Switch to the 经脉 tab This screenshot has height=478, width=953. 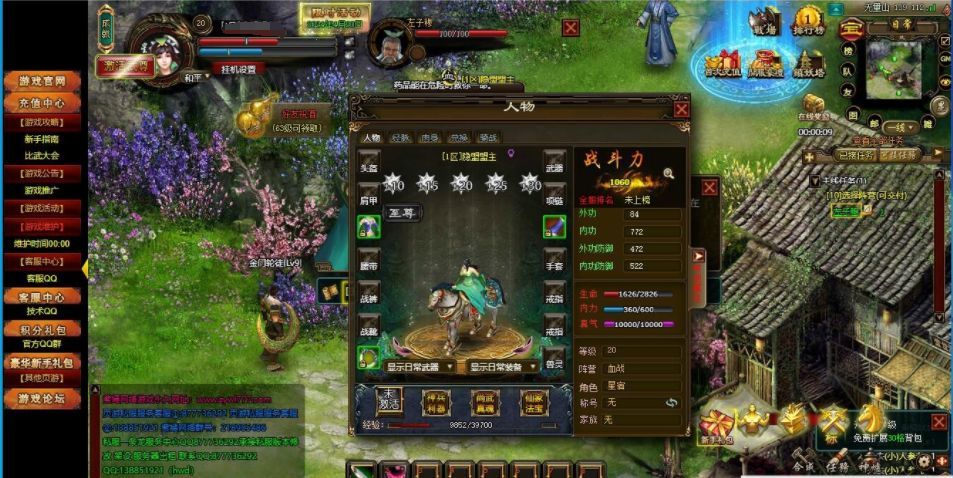tap(400, 138)
